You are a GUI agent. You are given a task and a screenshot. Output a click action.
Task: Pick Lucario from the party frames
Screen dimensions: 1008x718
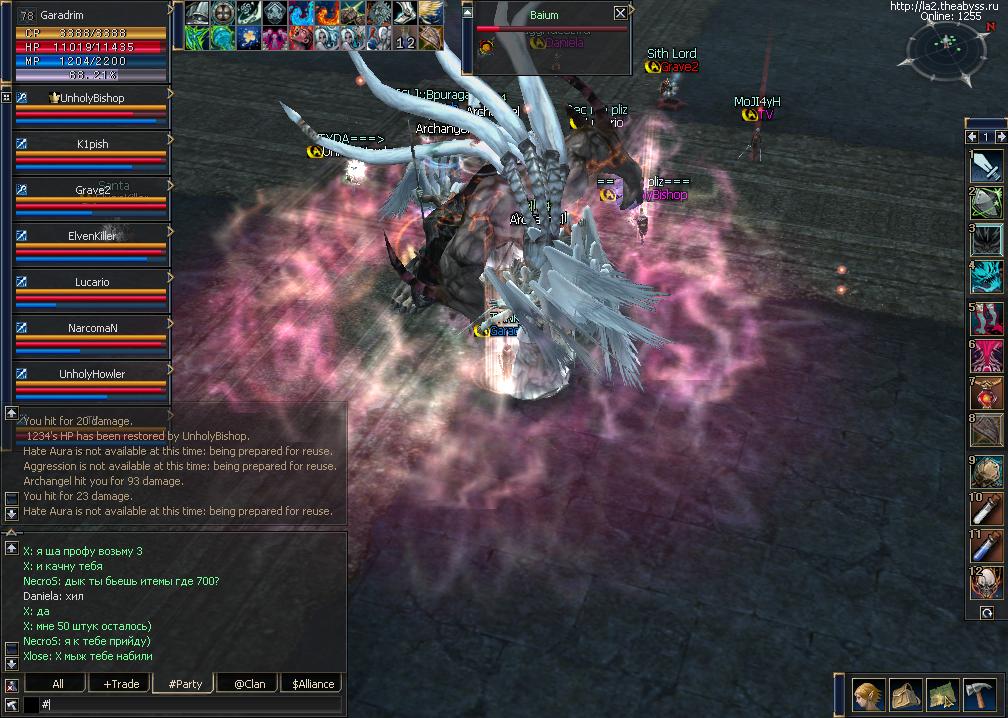92,282
